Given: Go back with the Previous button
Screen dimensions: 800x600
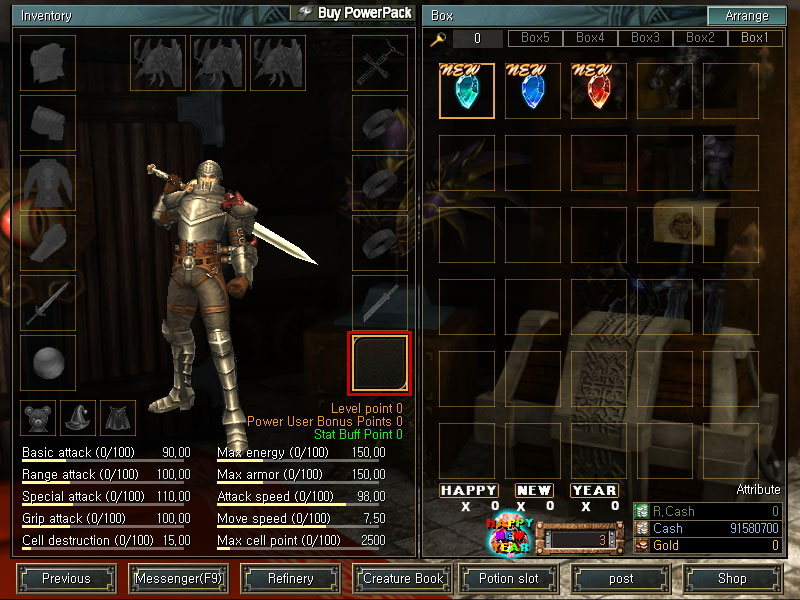Looking at the screenshot, I should pos(66,578).
